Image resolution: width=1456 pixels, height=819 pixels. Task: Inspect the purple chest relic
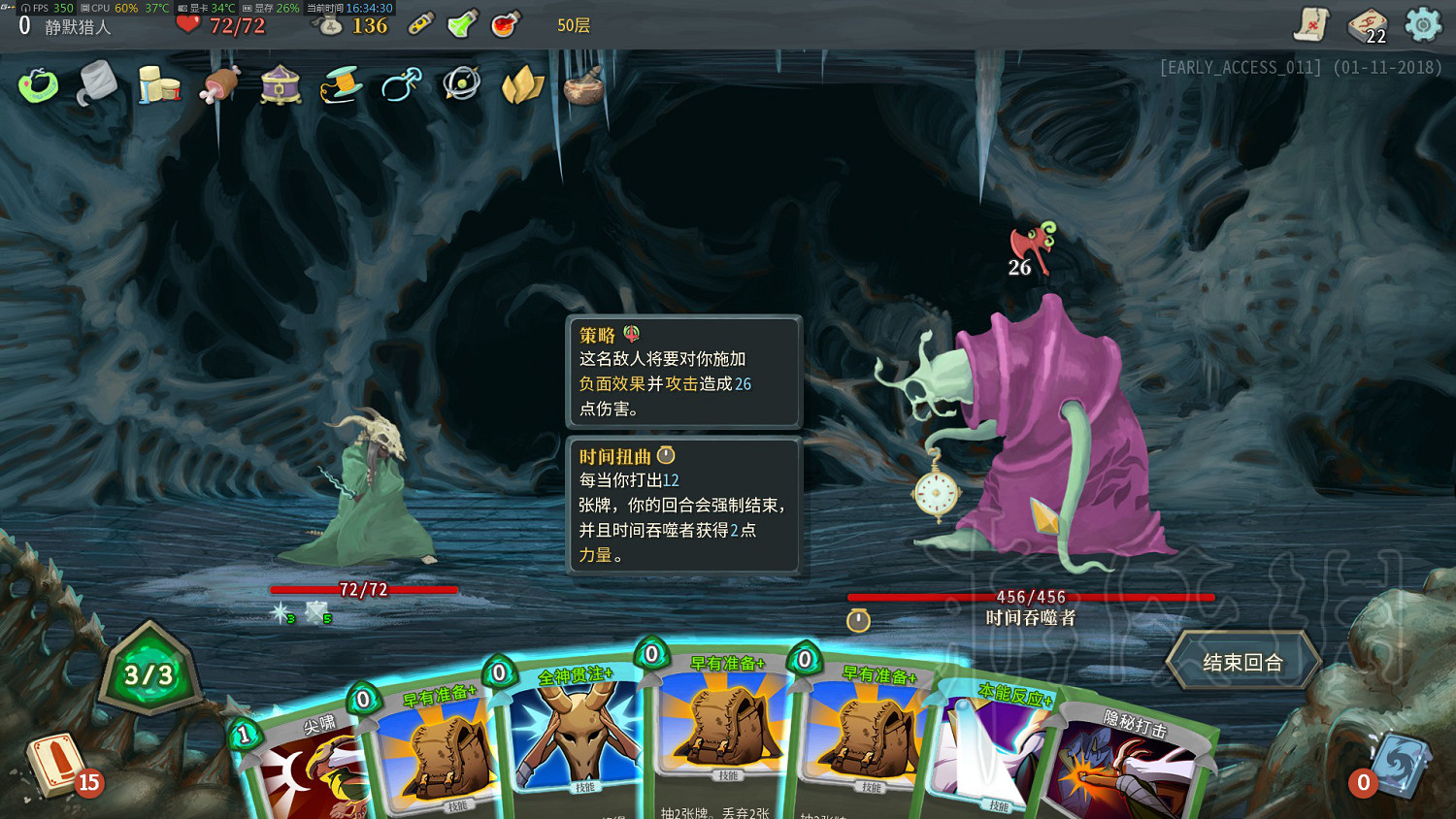(x=279, y=85)
